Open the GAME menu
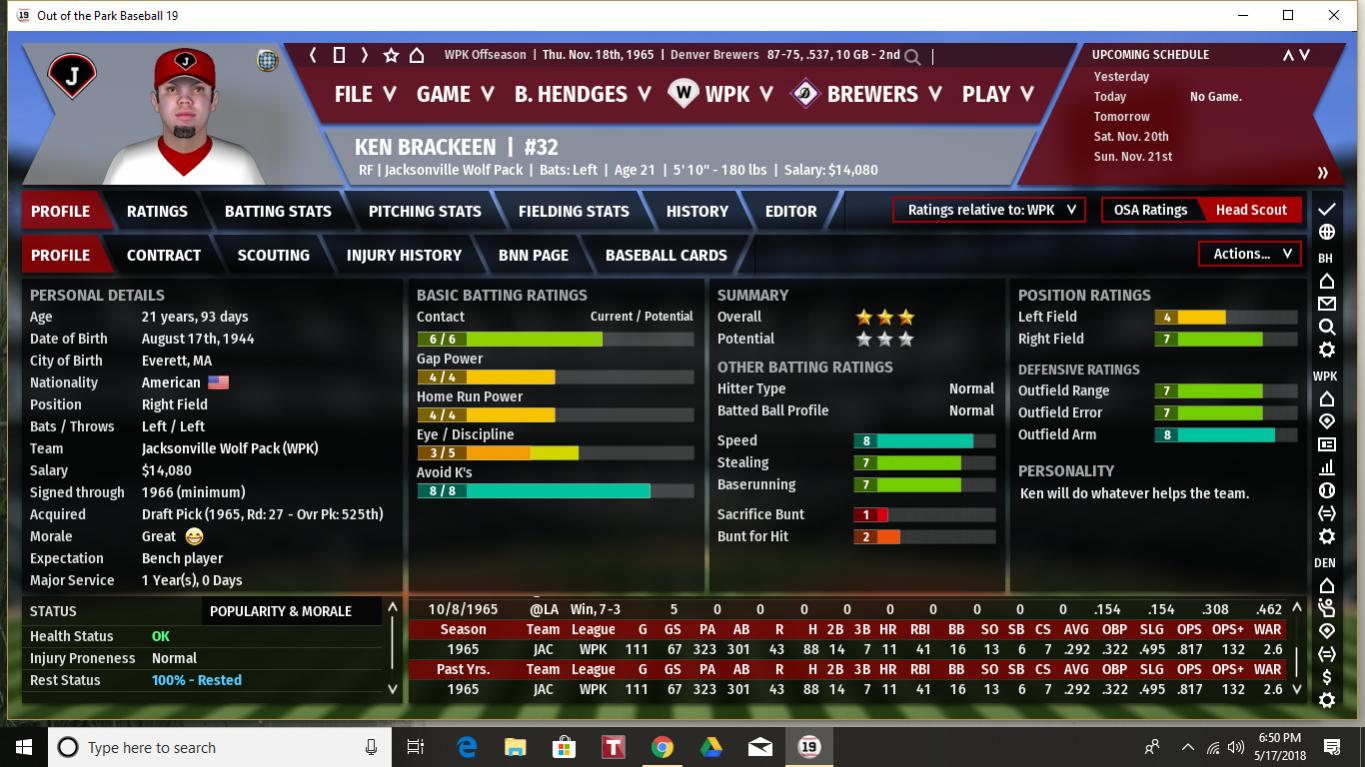Screen dimensions: 1365x767 pos(455,94)
